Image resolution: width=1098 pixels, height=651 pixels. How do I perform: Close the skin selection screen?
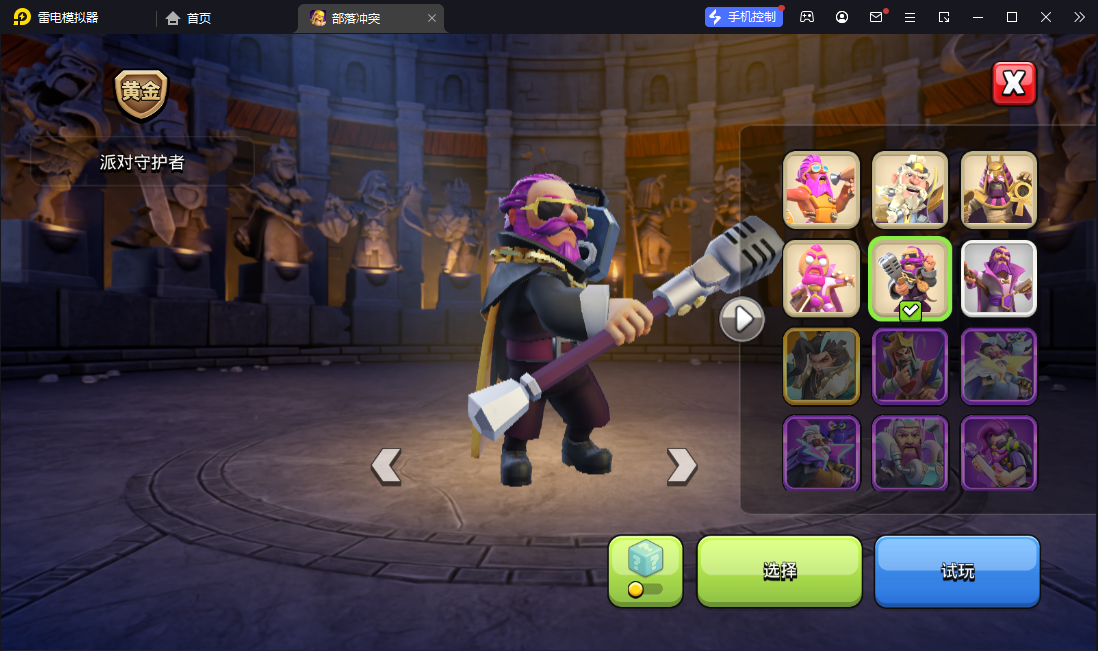point(1014,84)
